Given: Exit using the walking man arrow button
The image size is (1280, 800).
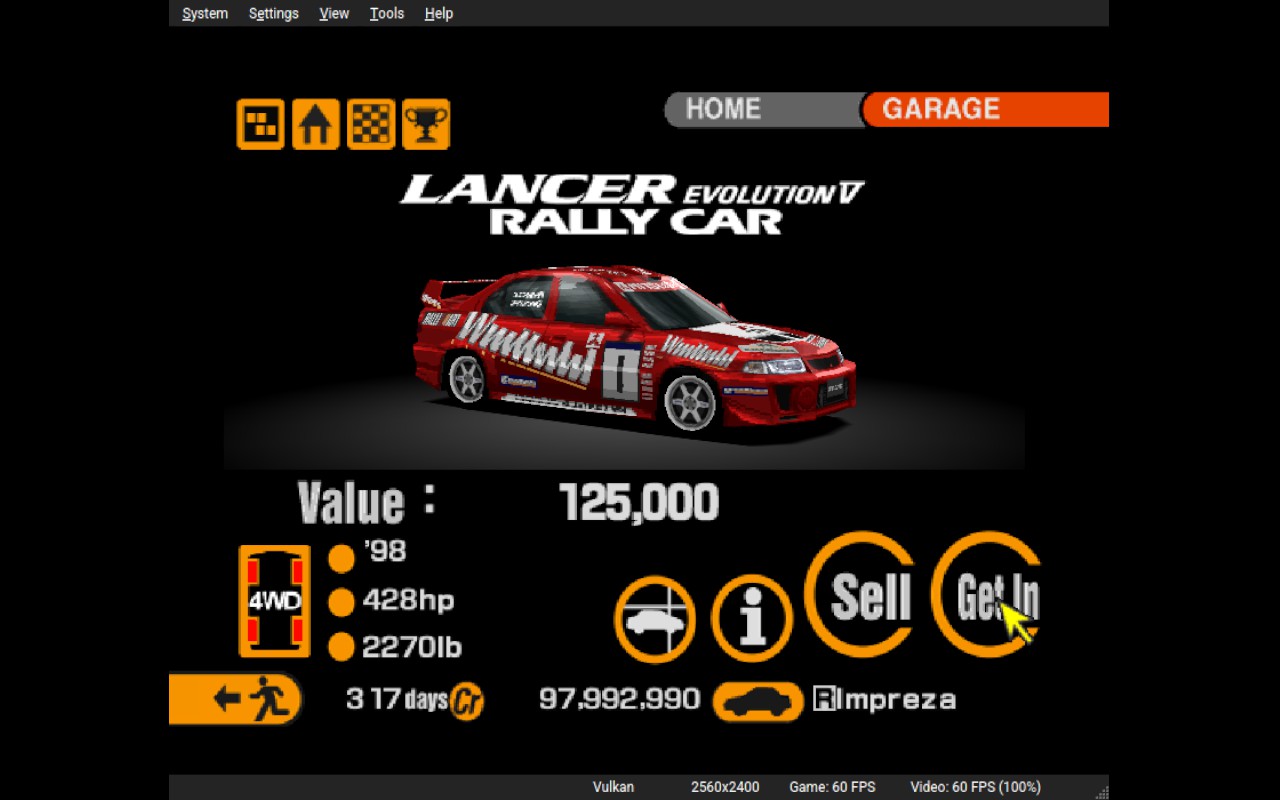Looking at the screenshot, I should coord(236,698).
